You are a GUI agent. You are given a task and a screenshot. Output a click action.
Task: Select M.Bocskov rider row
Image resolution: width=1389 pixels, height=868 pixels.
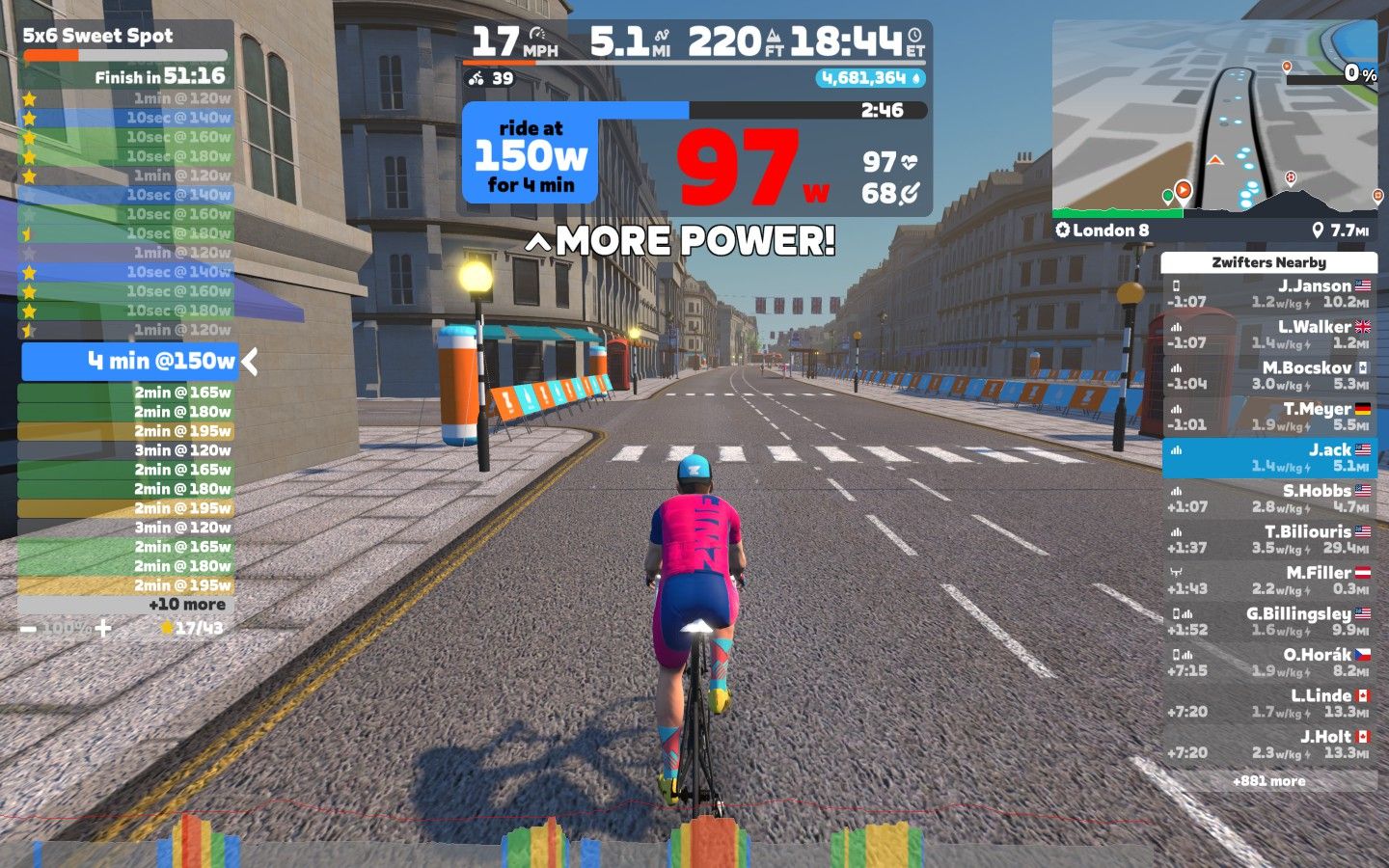click(x=1268, y=375)
